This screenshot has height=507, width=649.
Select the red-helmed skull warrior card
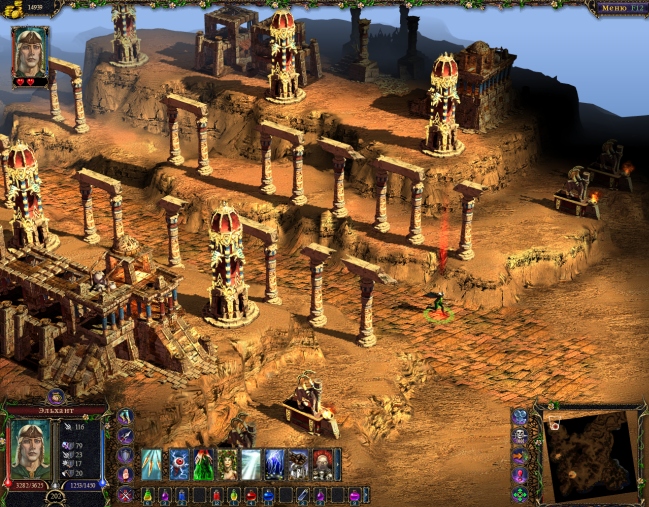[323, 464]
